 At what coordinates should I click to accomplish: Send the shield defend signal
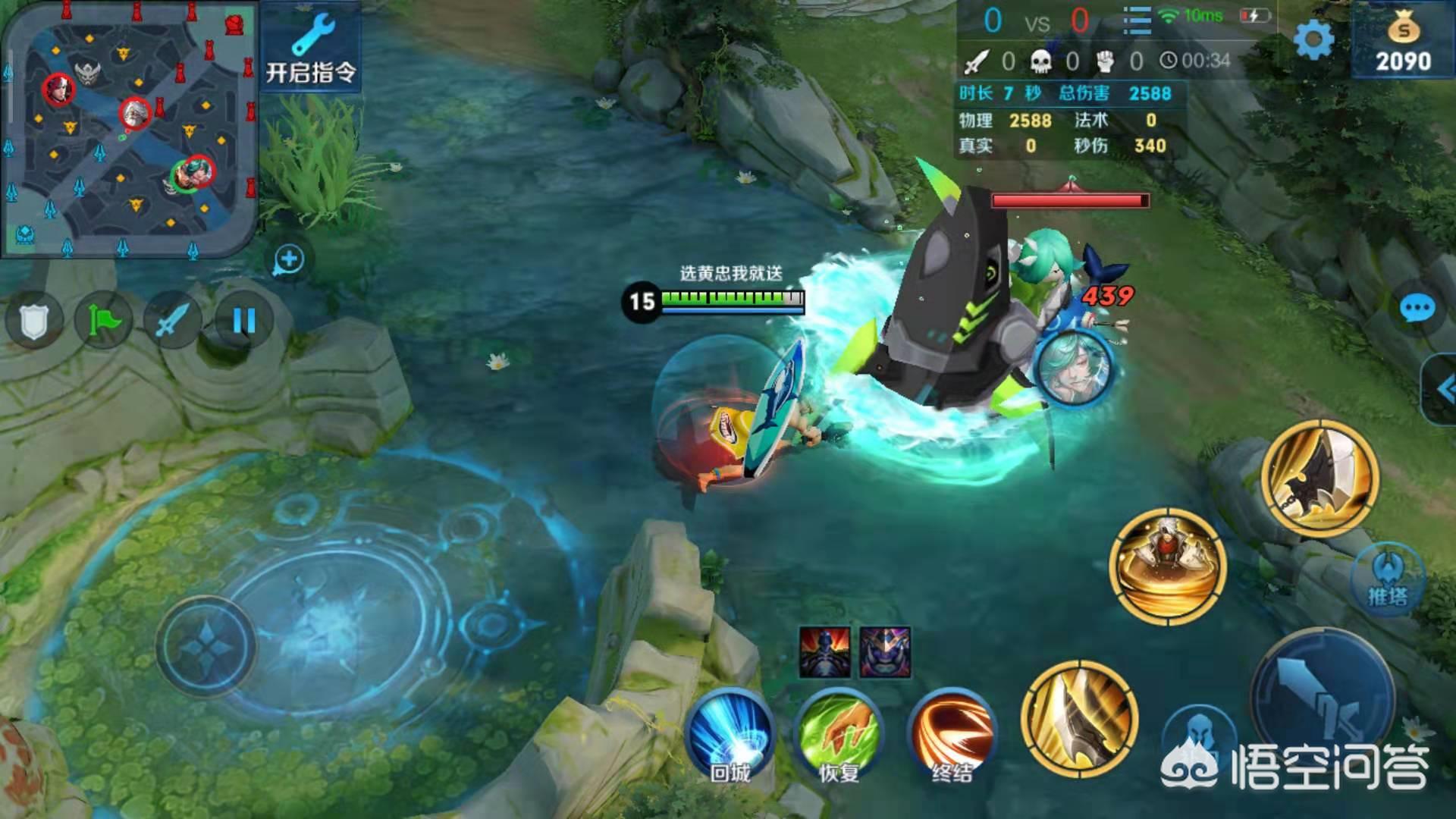[x=33, y=322]
